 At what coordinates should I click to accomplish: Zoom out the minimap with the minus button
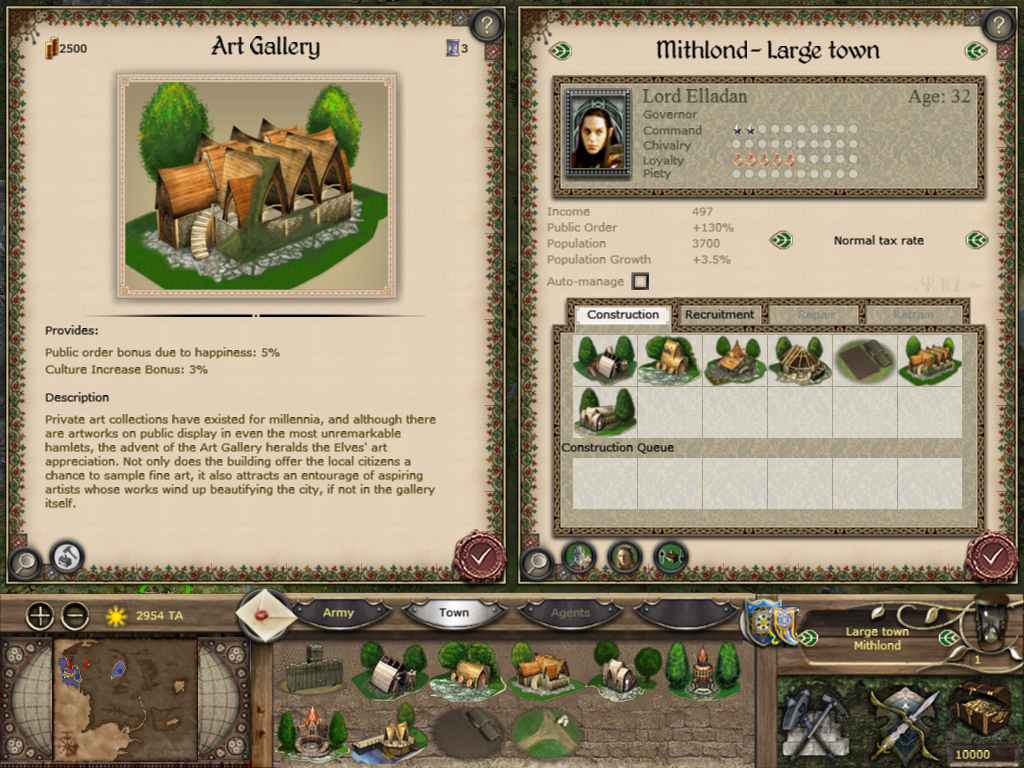(x=74, y=616)
